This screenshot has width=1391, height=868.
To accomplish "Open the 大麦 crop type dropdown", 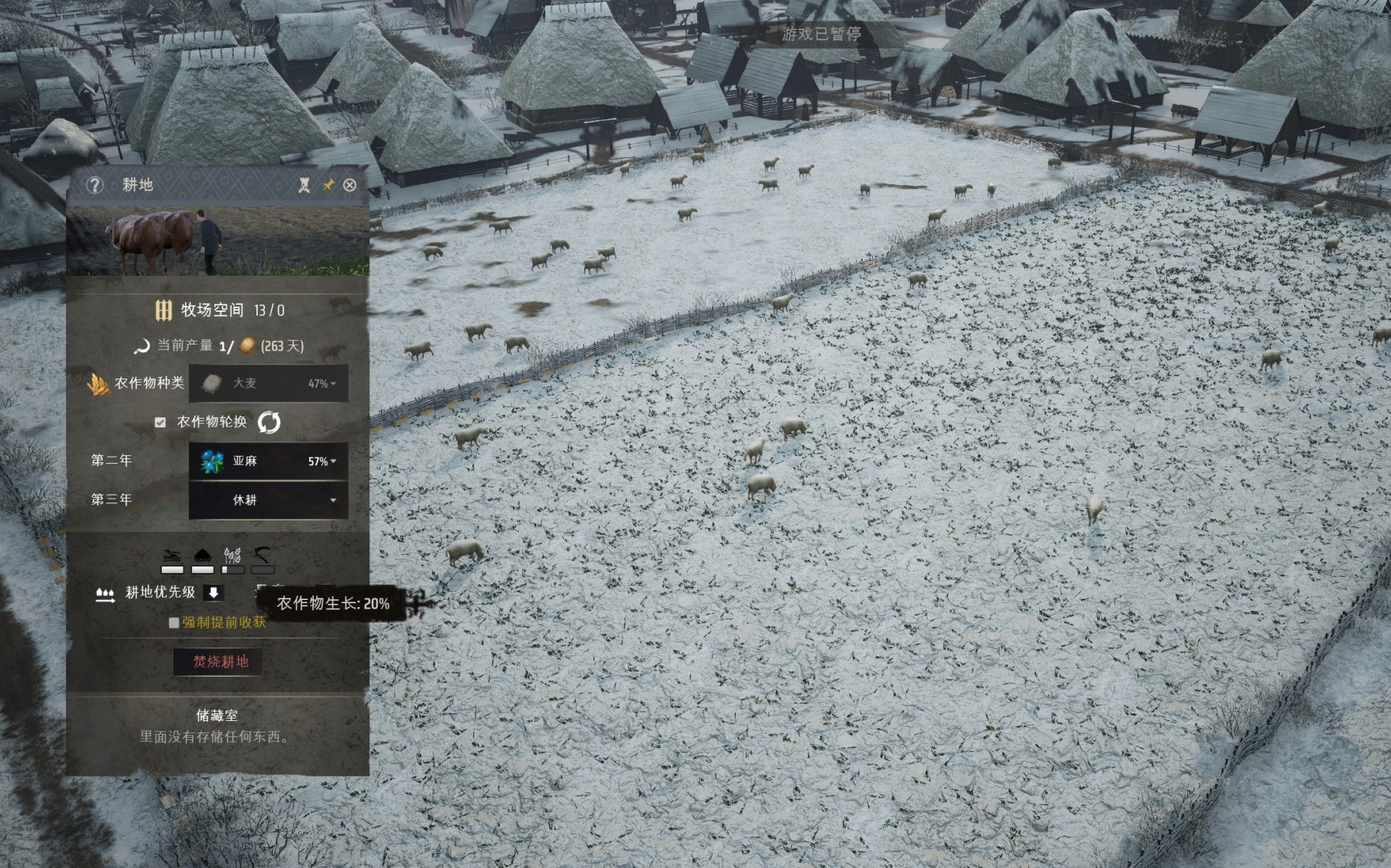I will 268,383.
